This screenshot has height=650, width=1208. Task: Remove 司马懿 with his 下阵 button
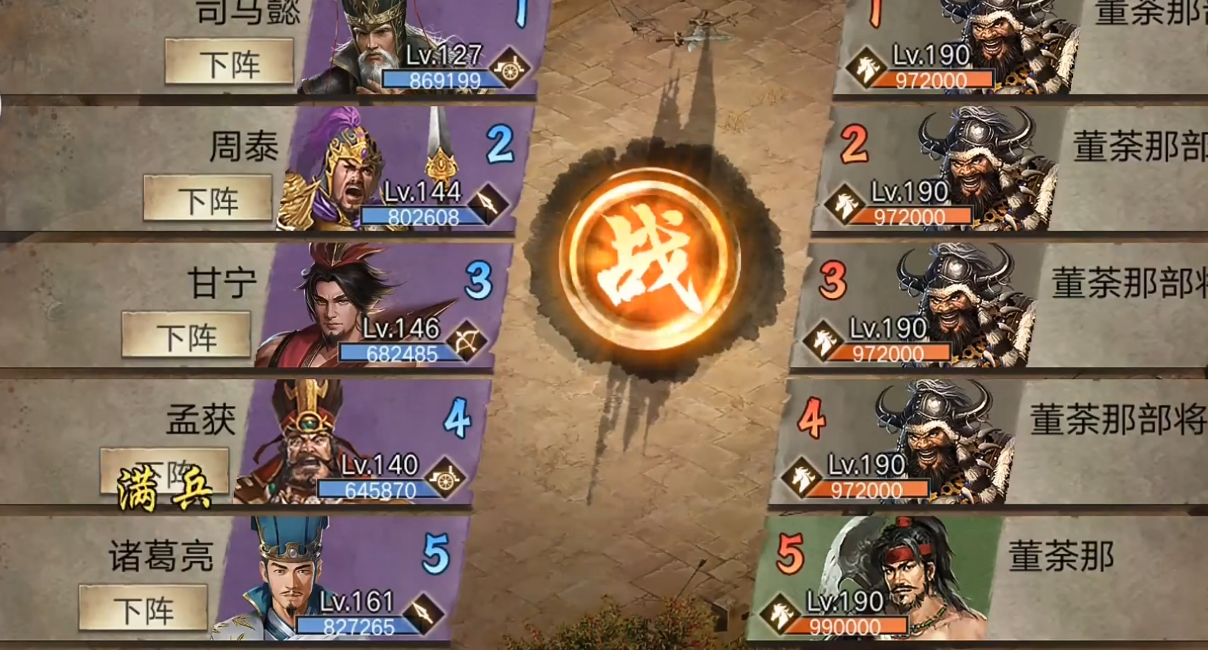coord(229,63)
